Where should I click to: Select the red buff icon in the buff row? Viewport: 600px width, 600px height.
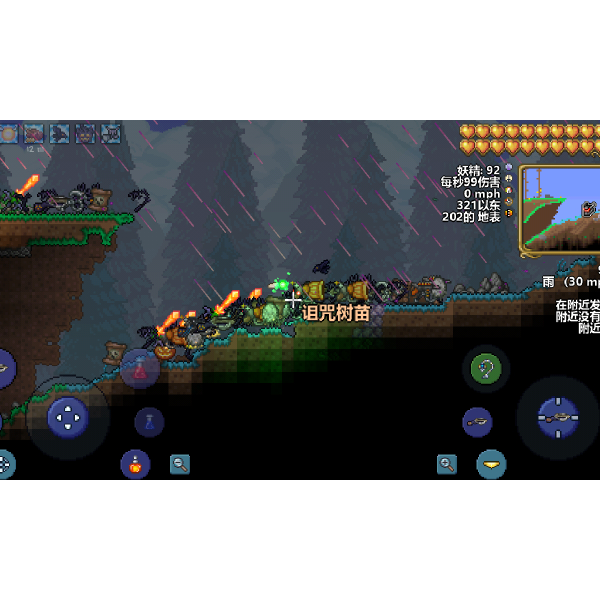click(x=34, y=133)
